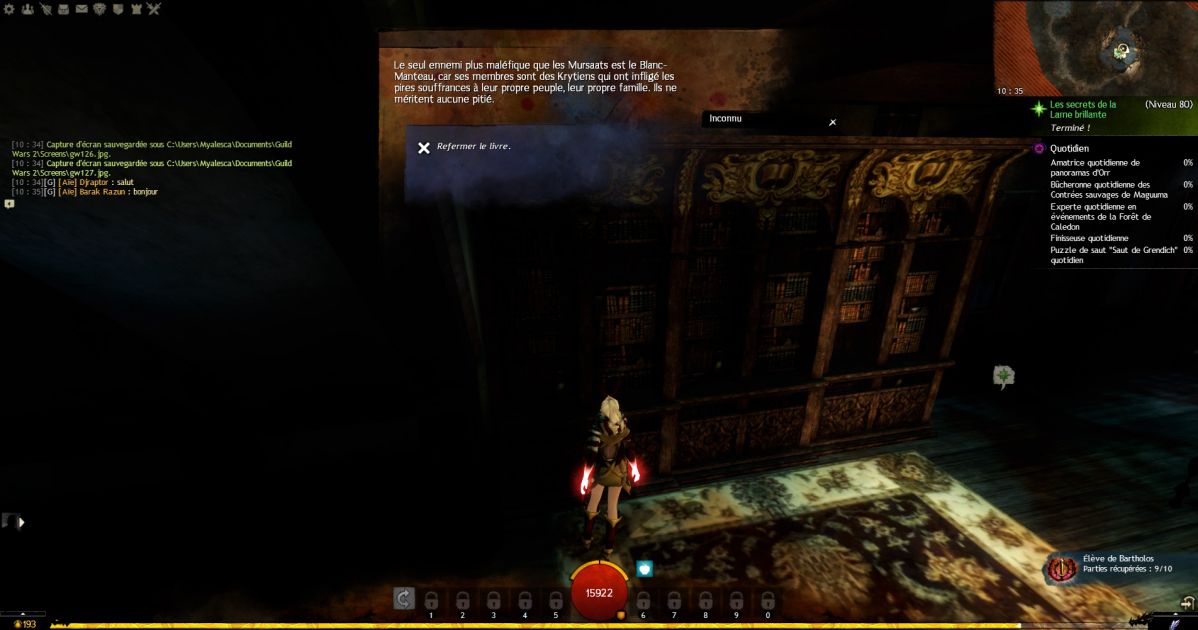This screenshot has width=1198, height=630.
Task: Open the game options gear icon
Action: [x=9, y=9]
